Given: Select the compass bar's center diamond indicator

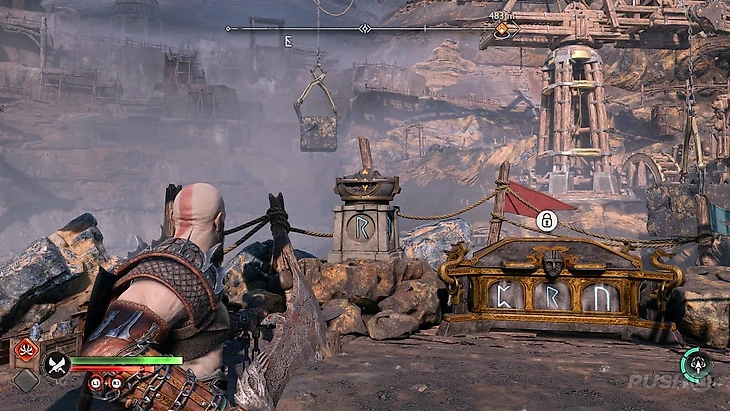Looking at the screenshot, I should pyautogui.click(x=365, y=29).
